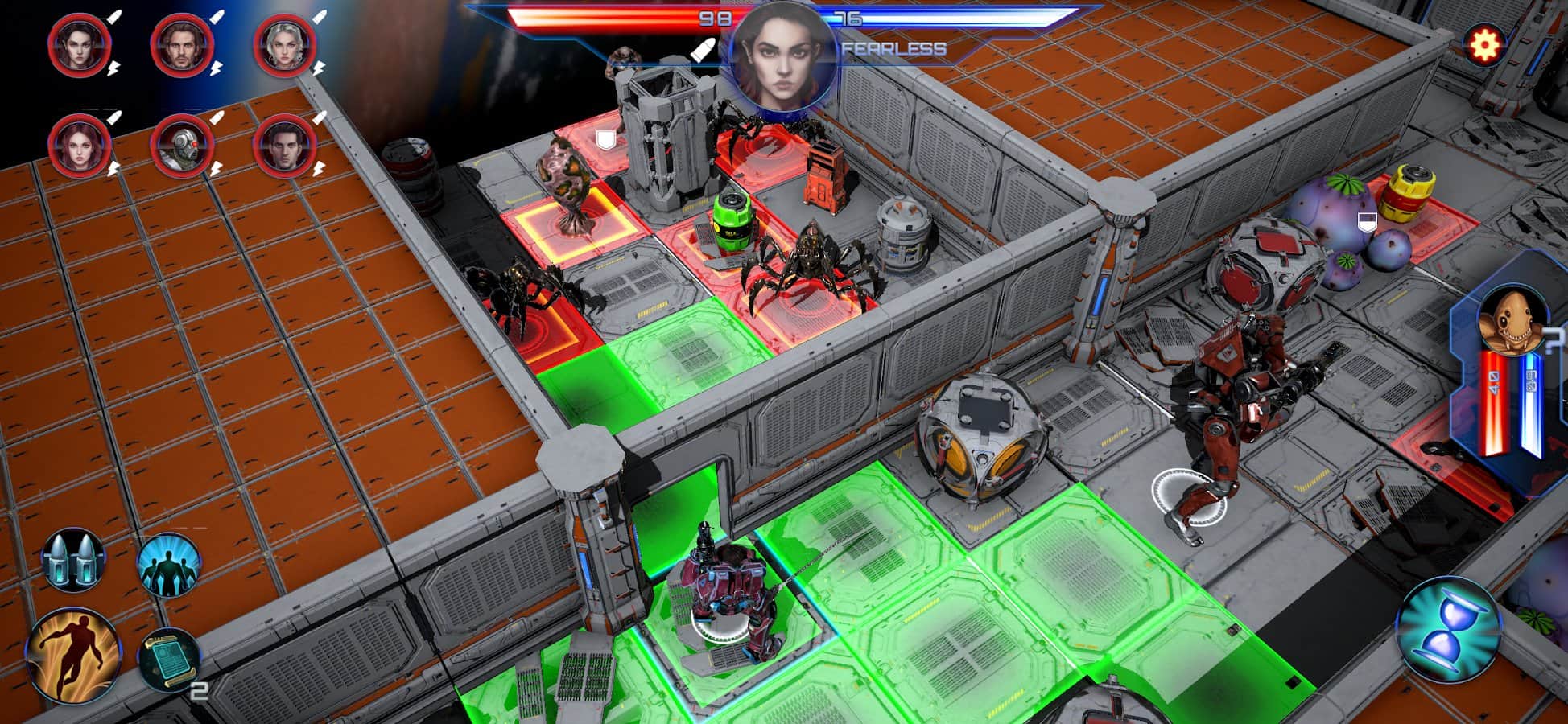
Task: Activate the three silhouettes squad ability
Action: click(x=168, y=563)
